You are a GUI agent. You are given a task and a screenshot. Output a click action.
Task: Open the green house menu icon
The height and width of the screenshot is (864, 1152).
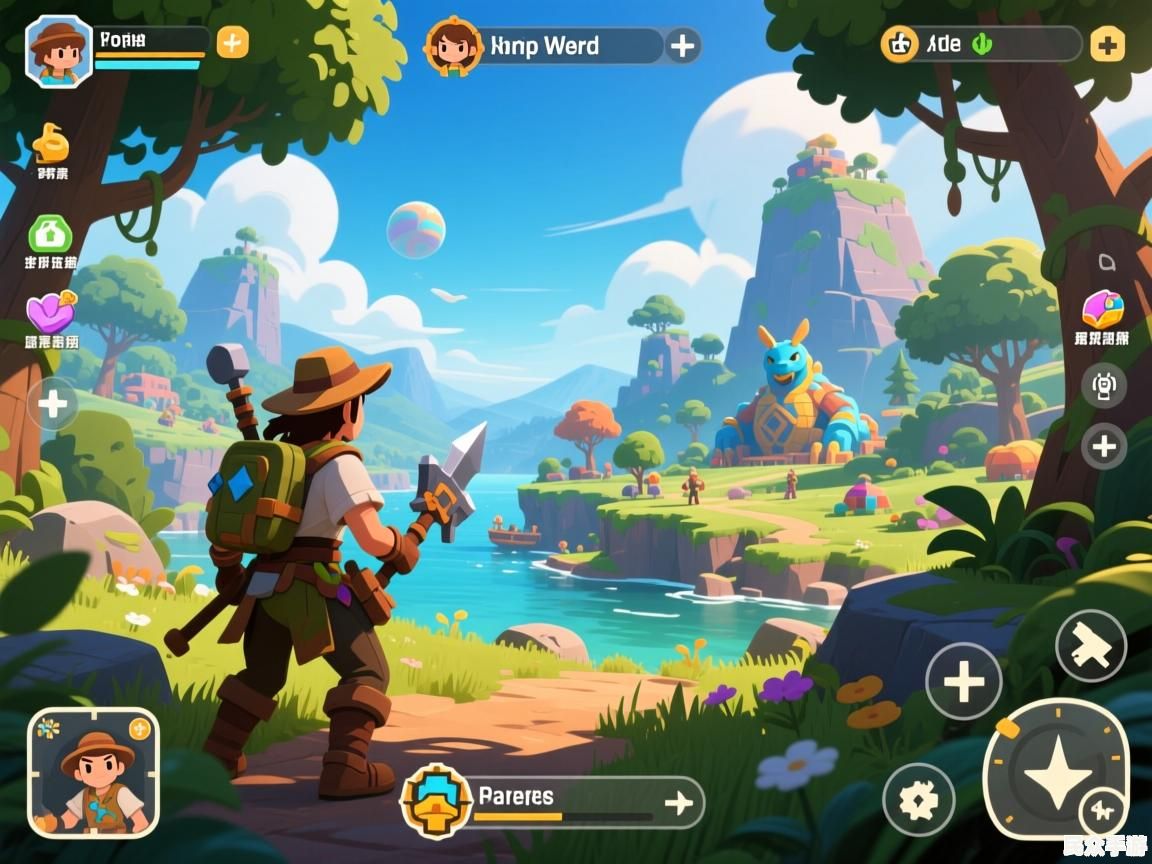(50, 236)
